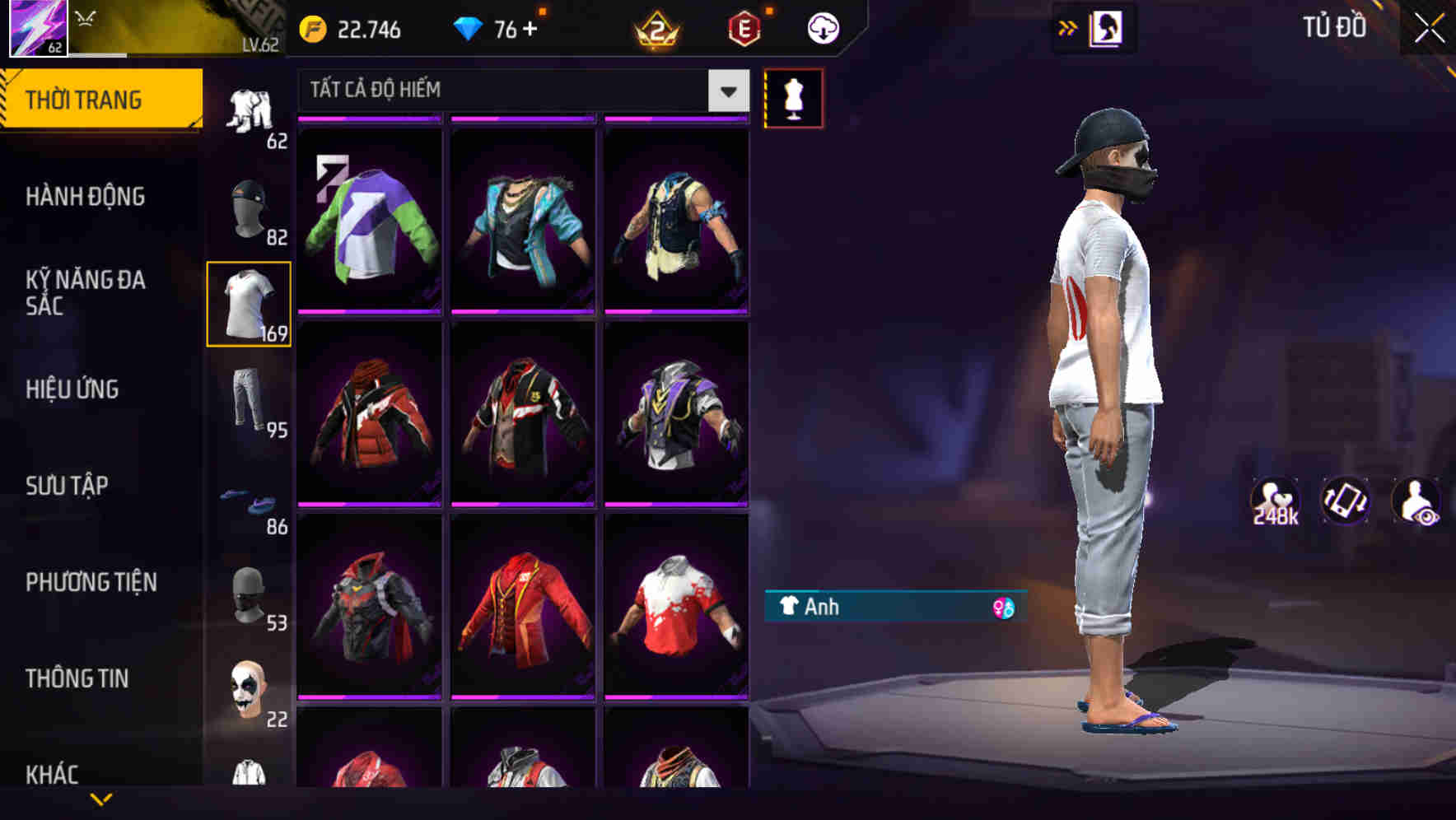1456x820 pixels.
Task: Click the diamond balance showing 76+
Action: (x=502, y=27)
